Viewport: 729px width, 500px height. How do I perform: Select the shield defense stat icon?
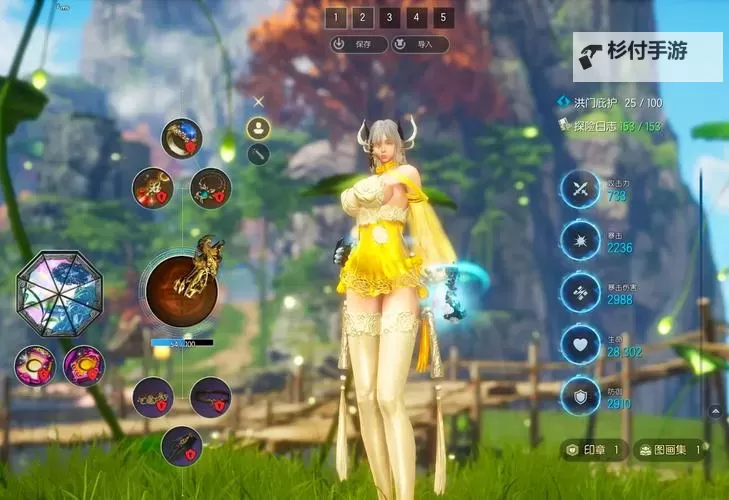pyautogui.click(x=579, y=396)
